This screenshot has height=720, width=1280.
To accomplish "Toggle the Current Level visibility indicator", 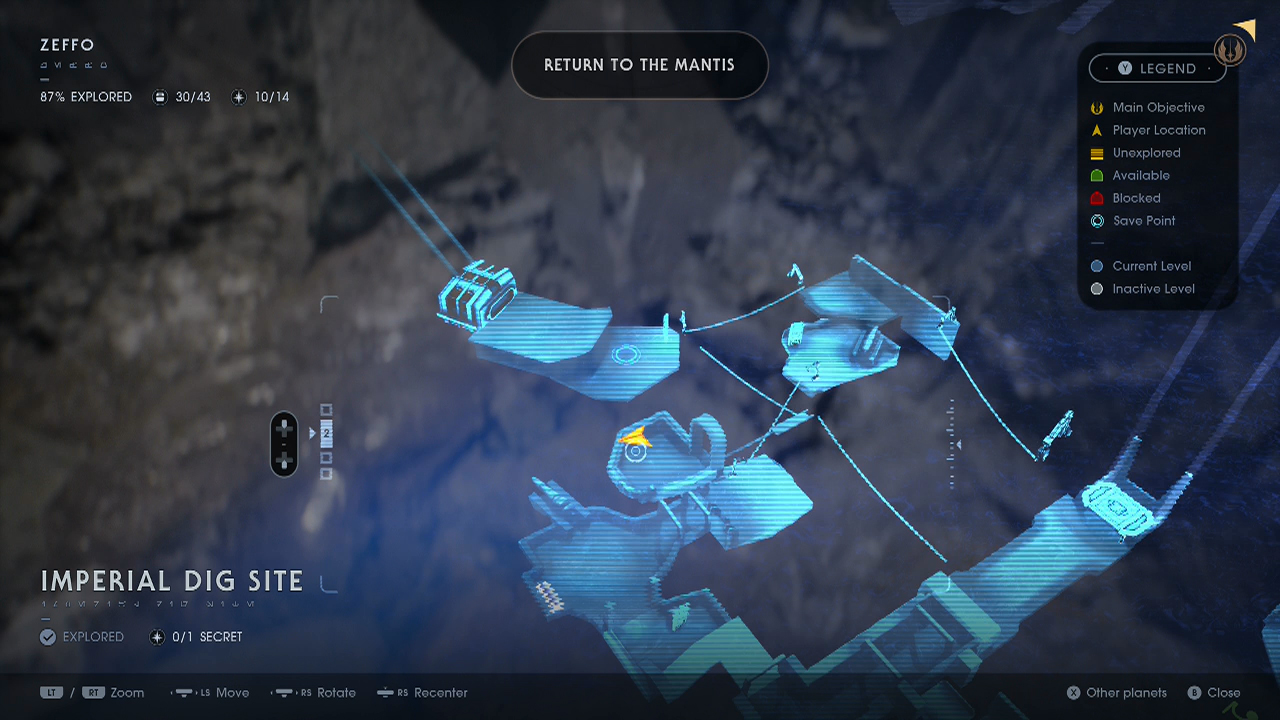I will [1097, 266].
